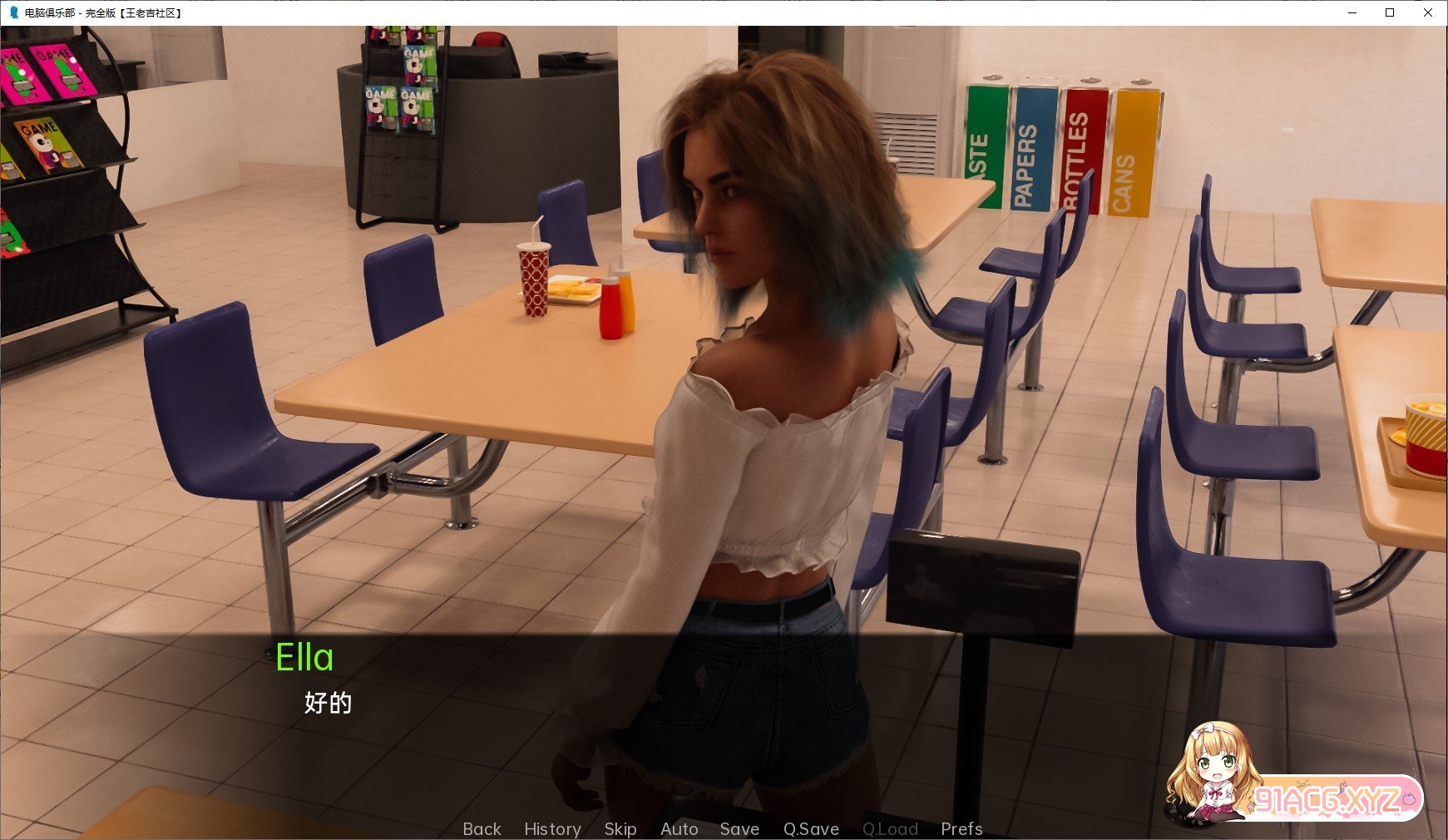The width and height of the screenshot is (1448, 840).
Task: Enable Skip mode to fast-forward dialogue
Action: (620, 828)
